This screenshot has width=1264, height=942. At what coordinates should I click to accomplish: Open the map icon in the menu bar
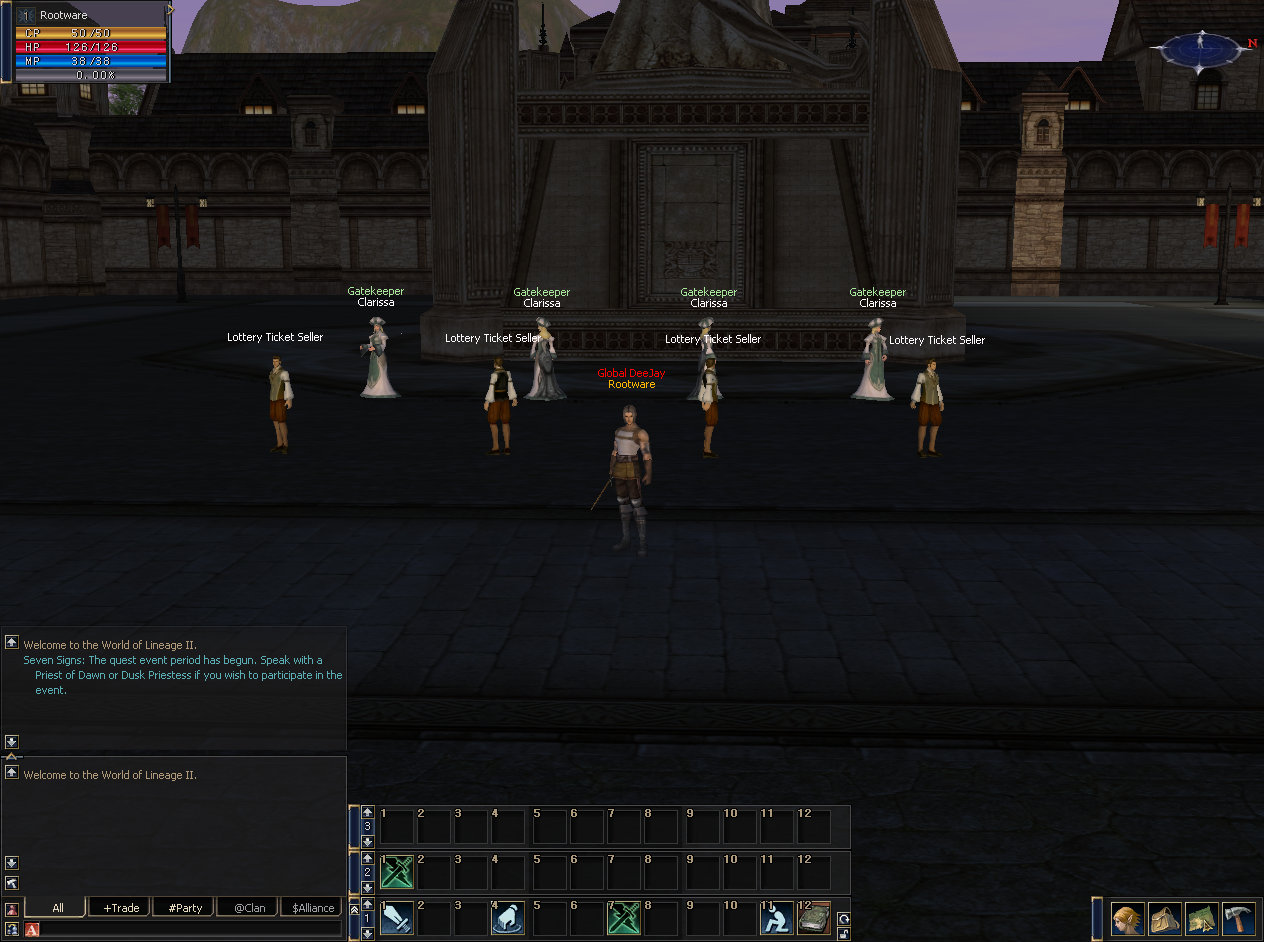pos(1201,918)
